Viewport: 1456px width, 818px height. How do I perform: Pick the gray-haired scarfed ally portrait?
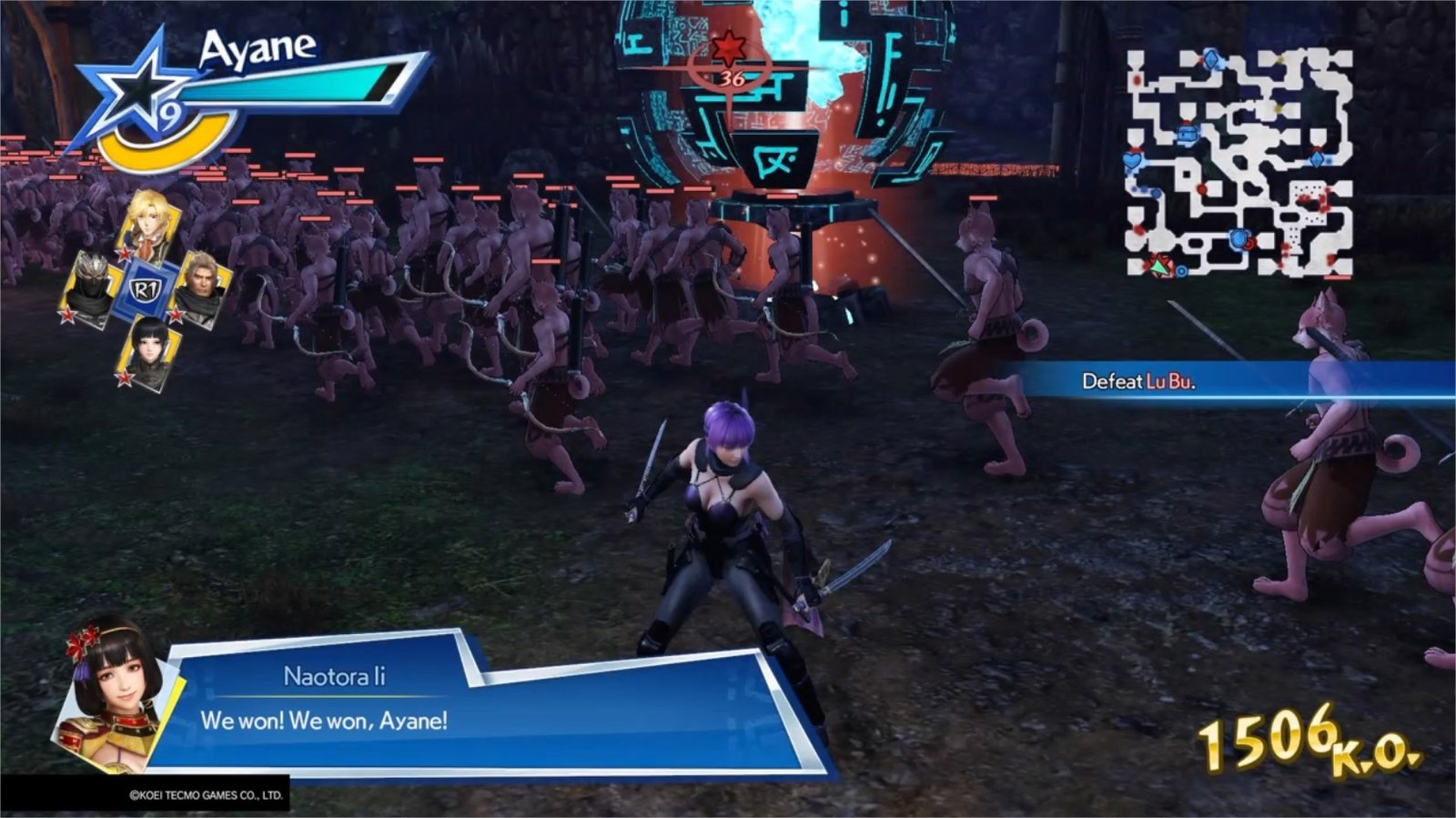pos(201,288)
